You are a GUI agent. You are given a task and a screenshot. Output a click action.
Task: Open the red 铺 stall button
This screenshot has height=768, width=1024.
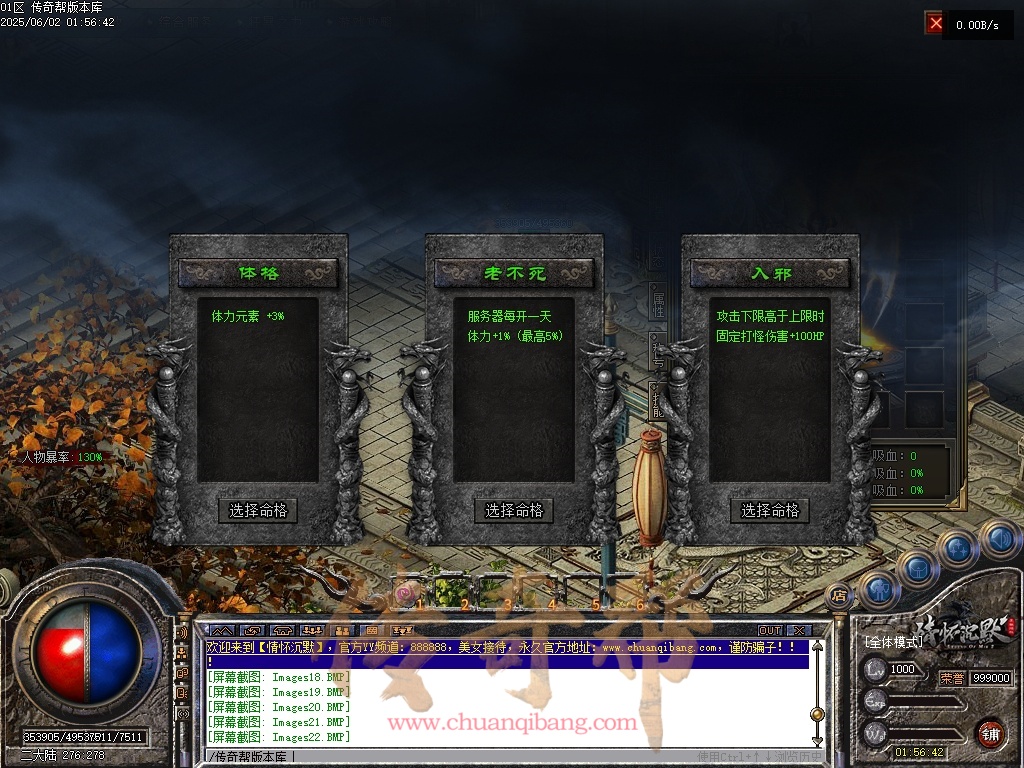pos(991,732)
